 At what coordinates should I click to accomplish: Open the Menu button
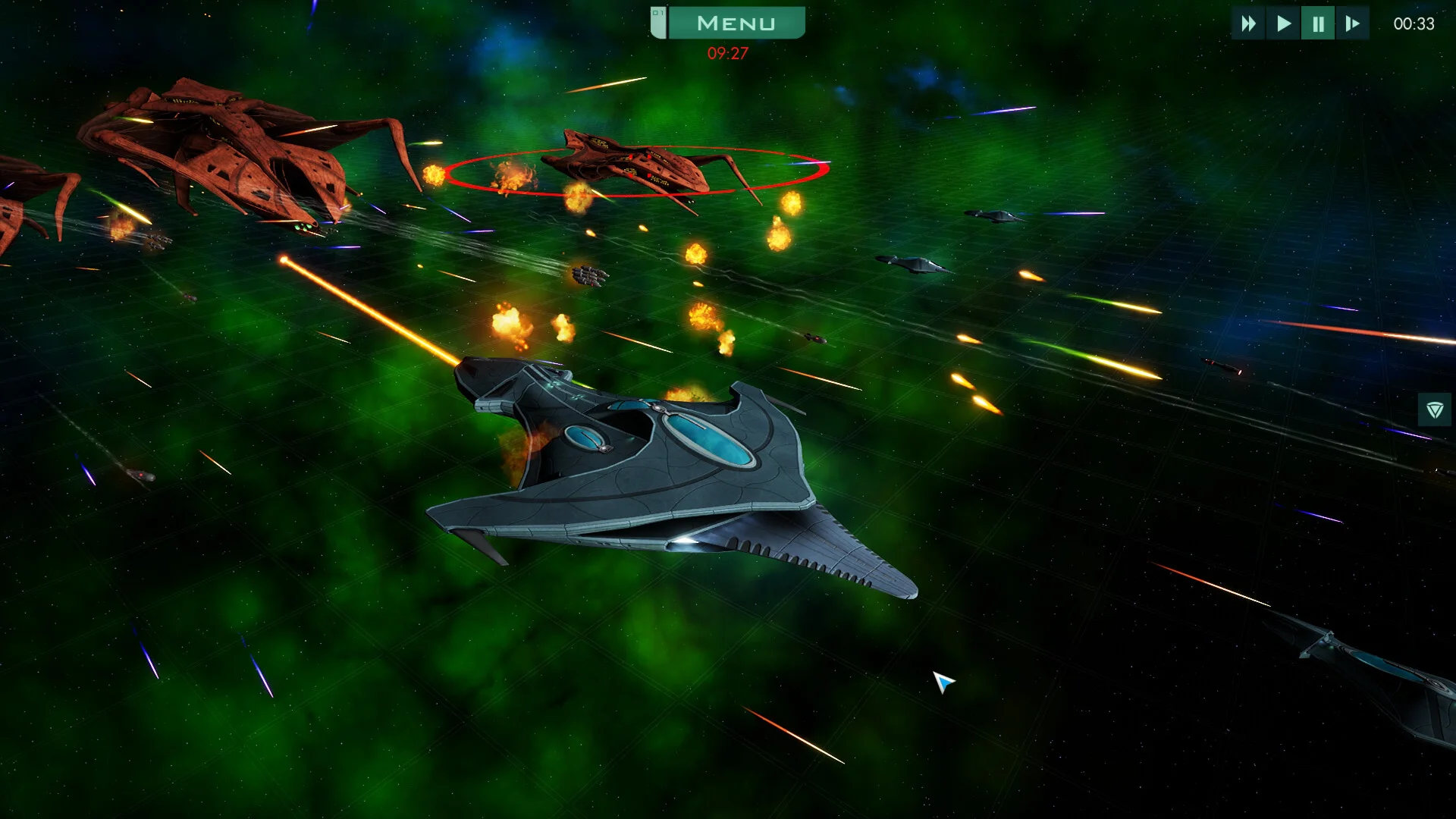click(735, 24)
